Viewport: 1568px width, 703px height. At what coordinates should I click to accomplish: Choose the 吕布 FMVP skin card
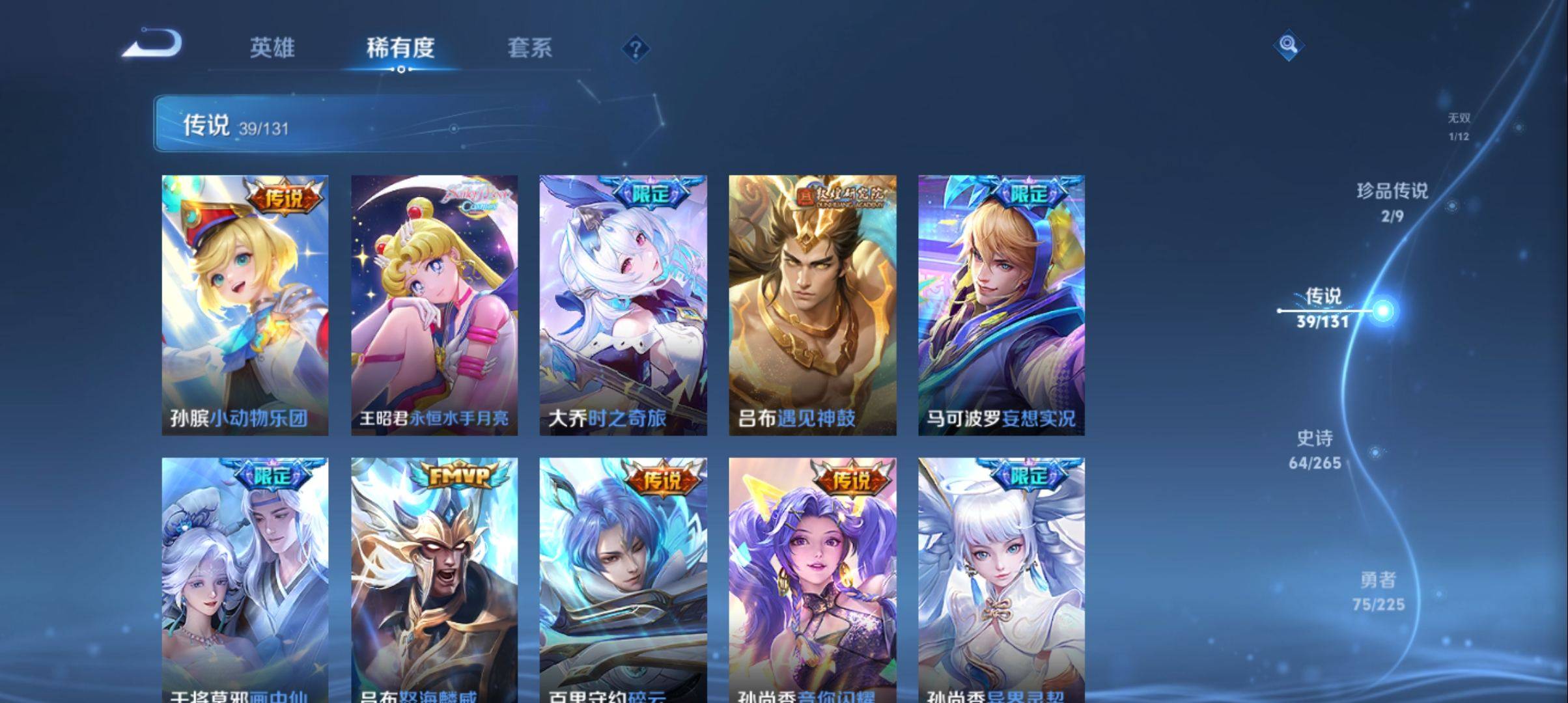(x=434, y=579)
